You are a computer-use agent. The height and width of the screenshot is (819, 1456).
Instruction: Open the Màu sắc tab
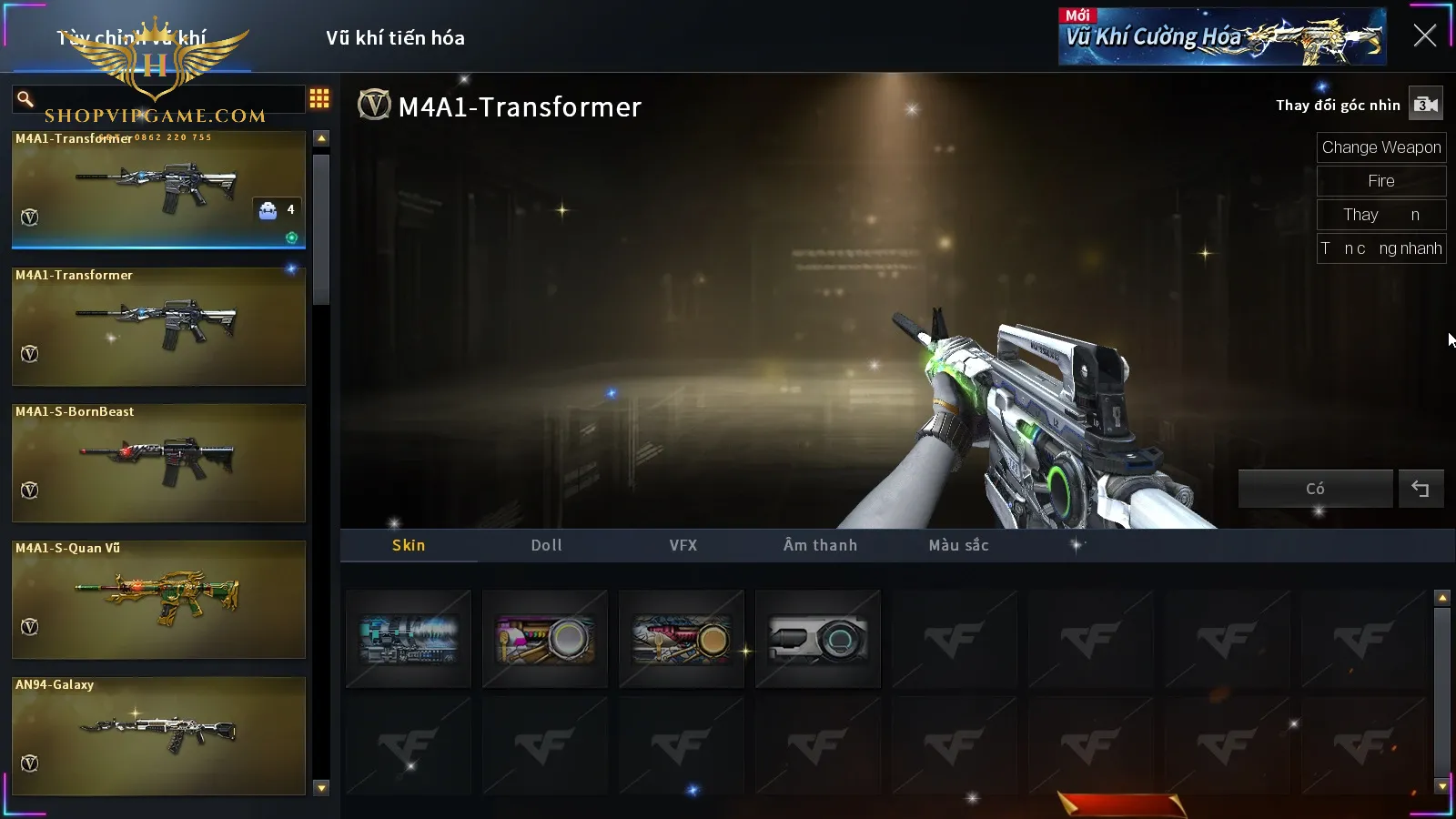pyautogui.click(x=958, y=545)
